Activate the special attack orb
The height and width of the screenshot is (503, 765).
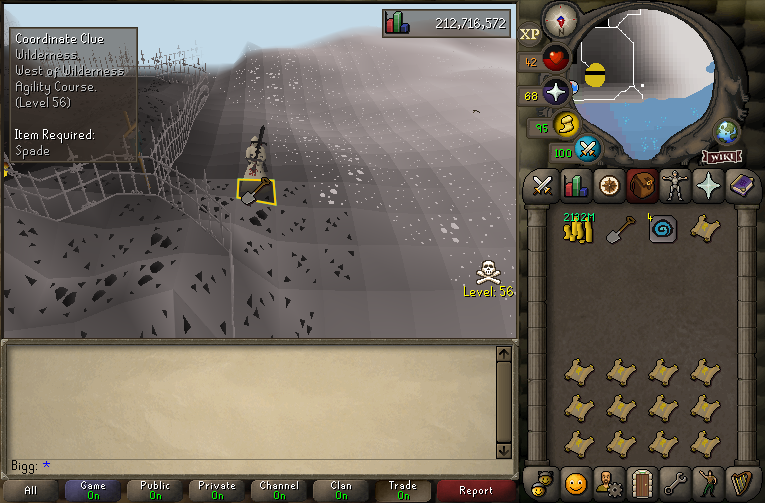tap(588, 150)
